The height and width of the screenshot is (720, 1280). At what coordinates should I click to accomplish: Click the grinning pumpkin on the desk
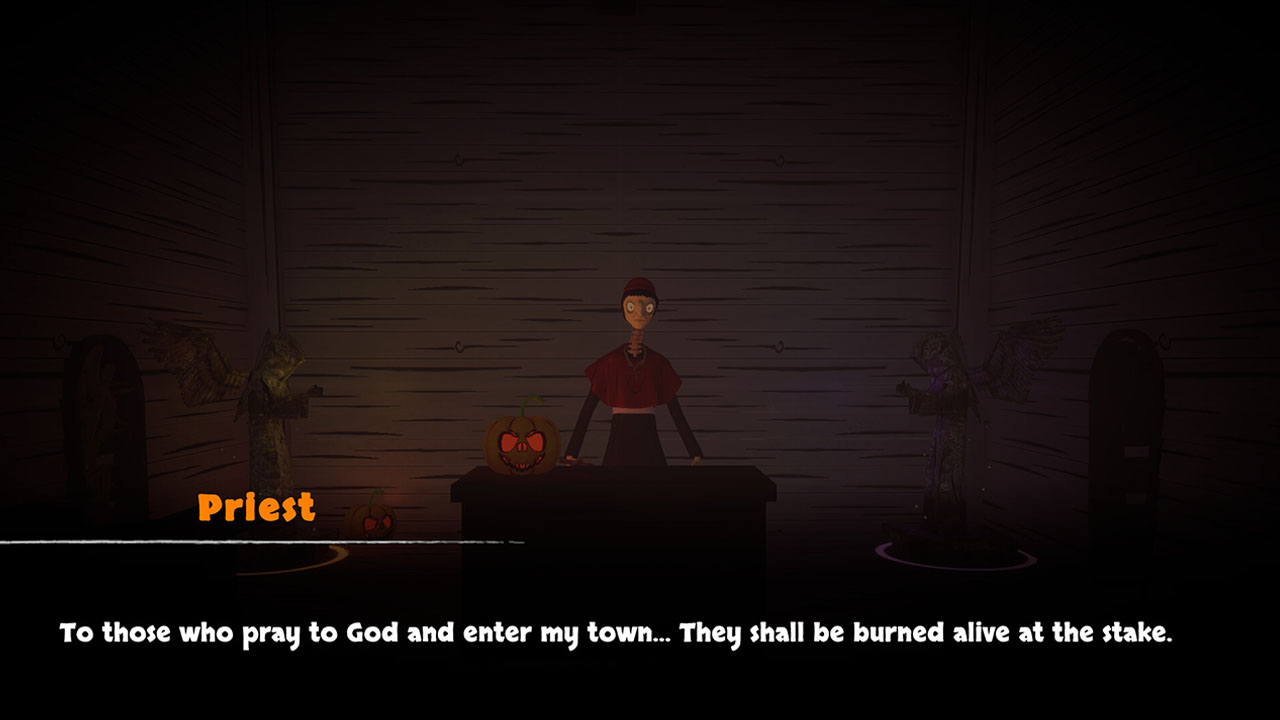tap(521, 445)
